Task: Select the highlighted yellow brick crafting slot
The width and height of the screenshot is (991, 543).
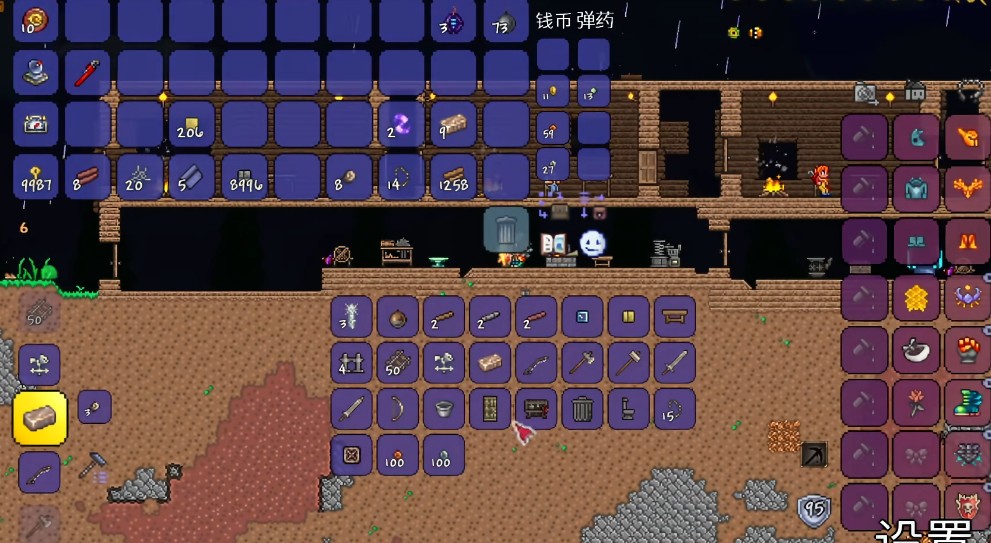Action: (40, 418)
